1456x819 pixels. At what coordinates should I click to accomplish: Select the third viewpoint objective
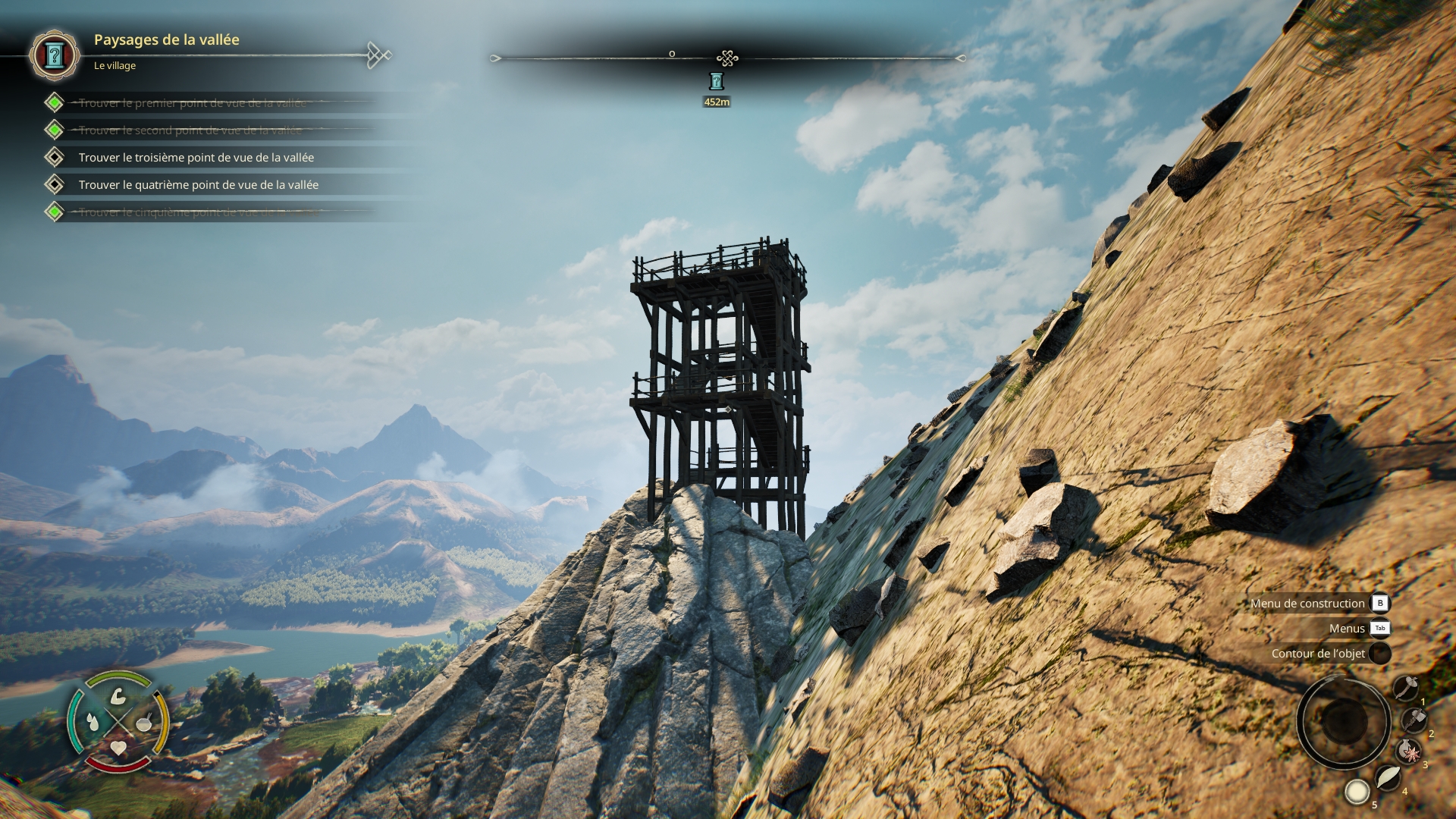click(196, 158)
